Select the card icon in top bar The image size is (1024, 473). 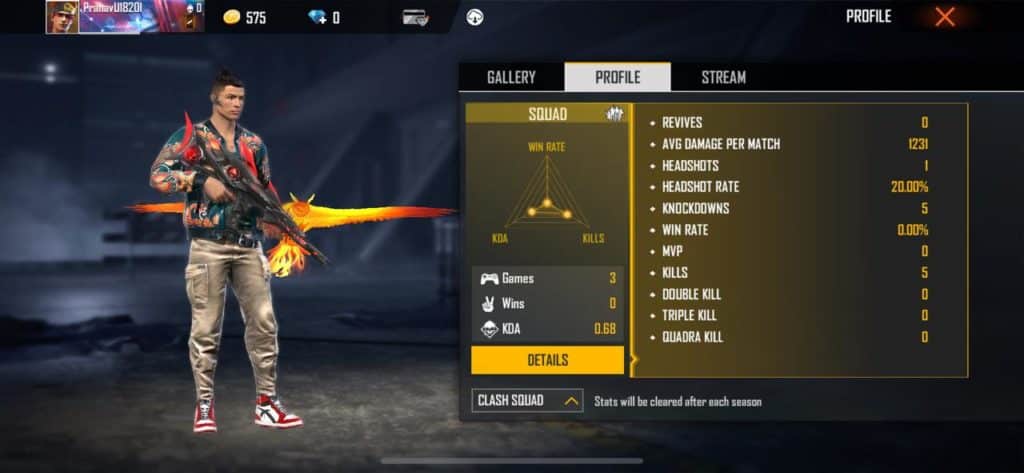pyautogui.click(x=416, y=17)
